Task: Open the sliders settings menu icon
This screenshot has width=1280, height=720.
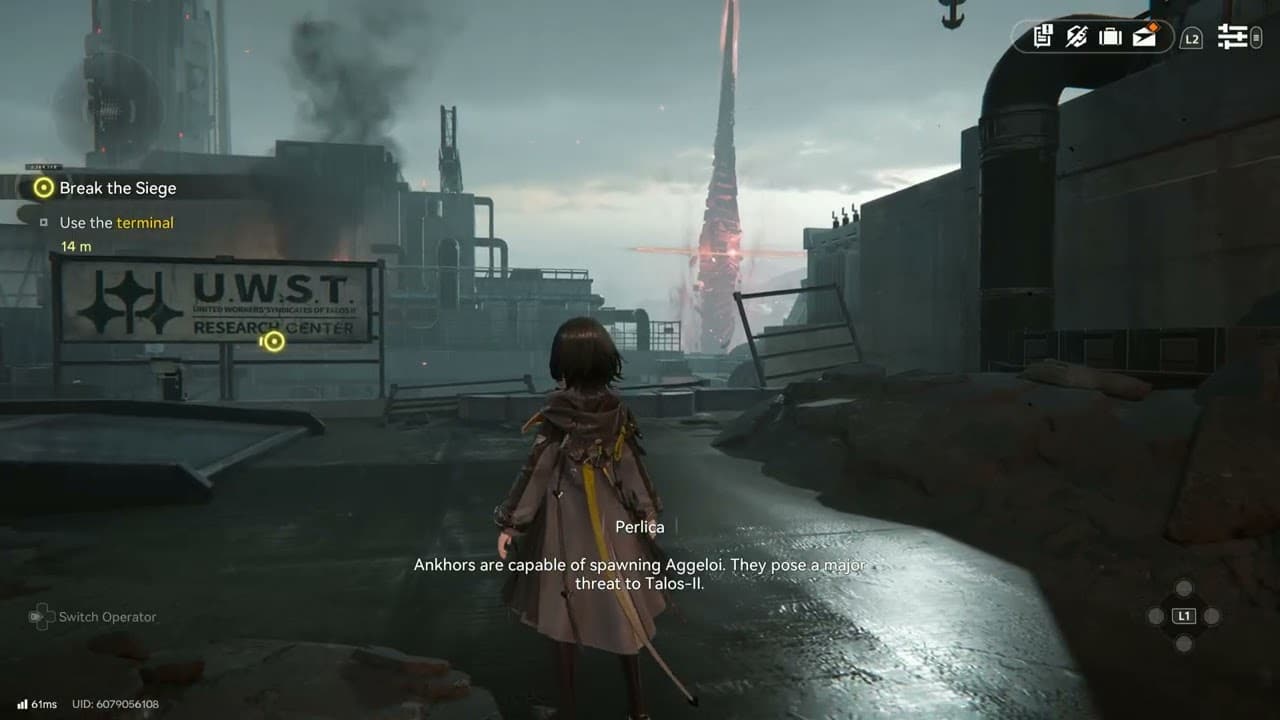Action: coord(1232,37)
